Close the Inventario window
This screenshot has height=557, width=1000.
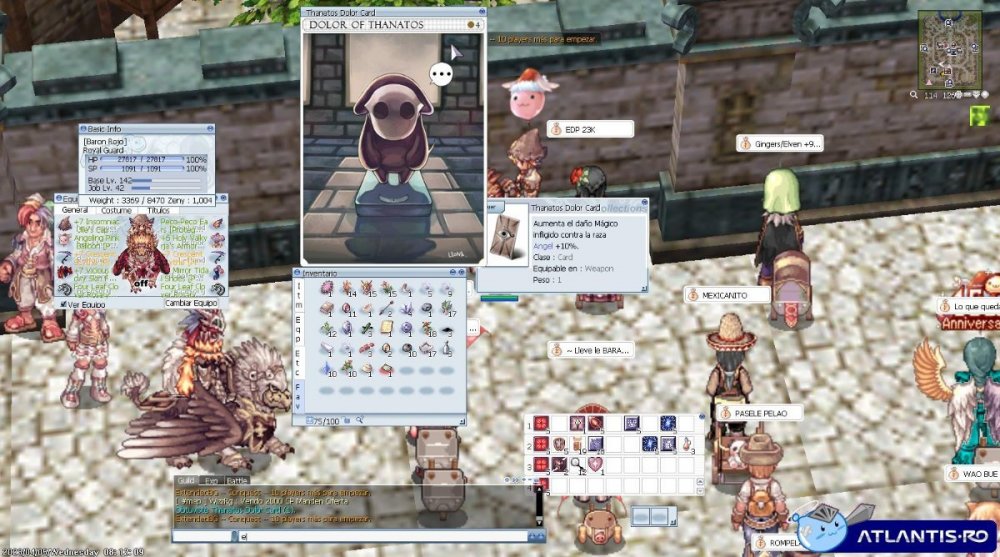tap(461, 273)
